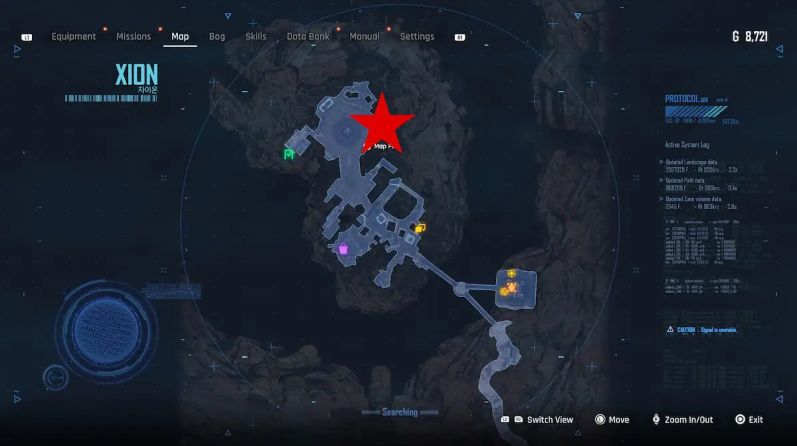Open the Bag tab
The width and height of the screenshot is (797, 446).
tap(217, 37)
